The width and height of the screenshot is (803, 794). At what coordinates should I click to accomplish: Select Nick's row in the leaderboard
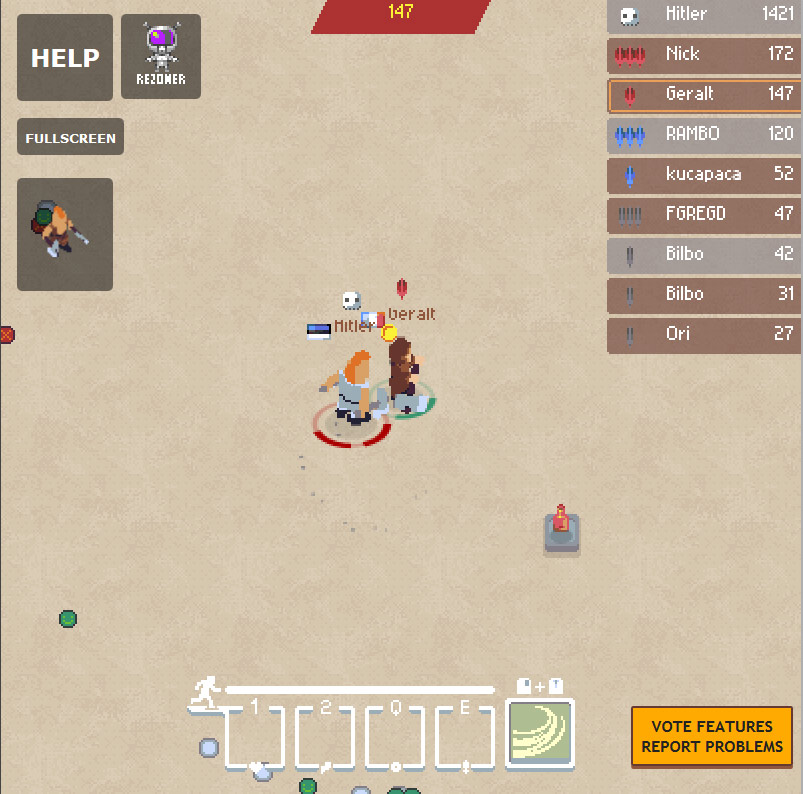[x=704, y=54]
